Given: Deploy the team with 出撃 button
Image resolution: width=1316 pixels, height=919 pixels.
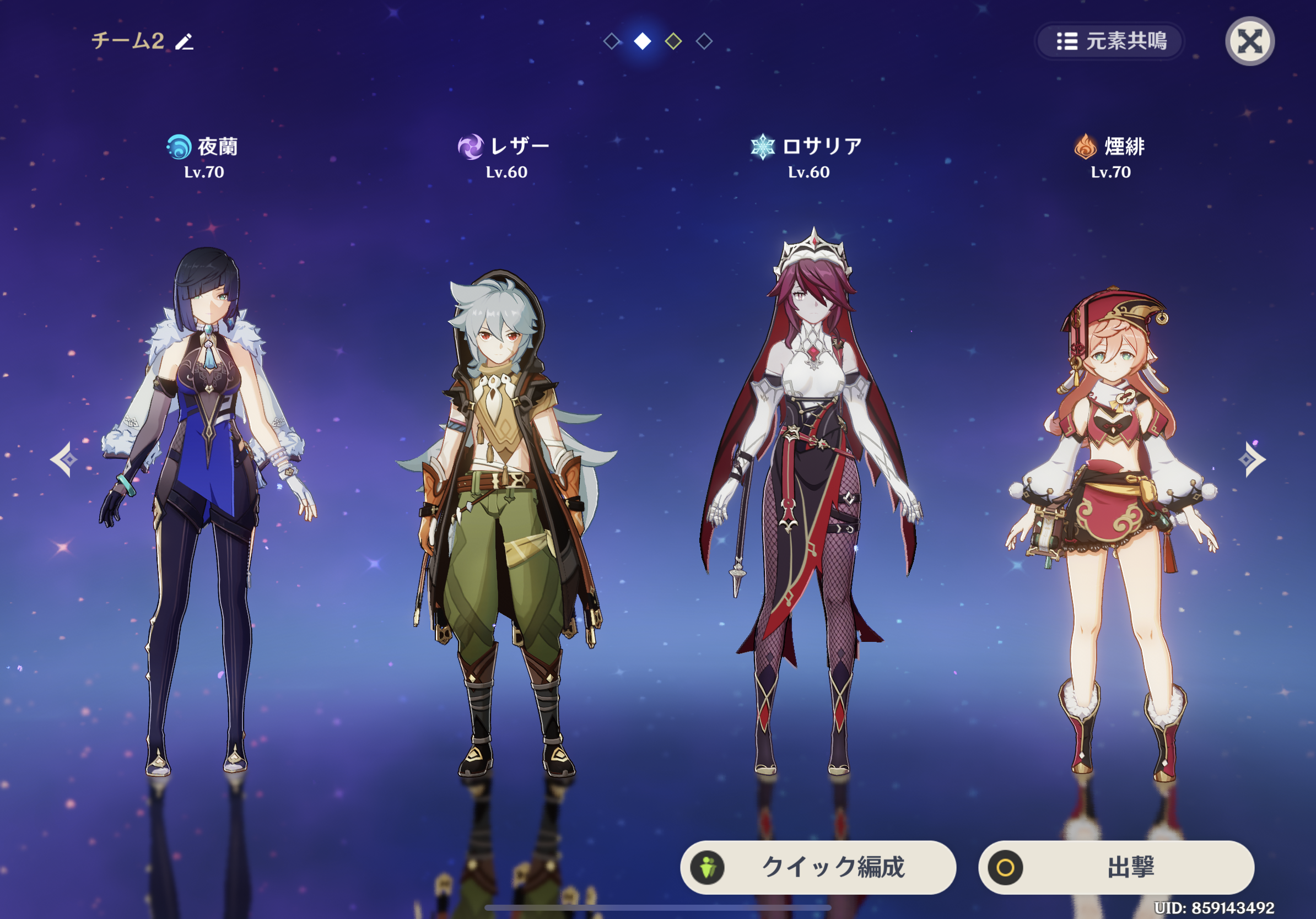Looking at the screenshot, I should pyautogui.click(x=1116, y=867).
